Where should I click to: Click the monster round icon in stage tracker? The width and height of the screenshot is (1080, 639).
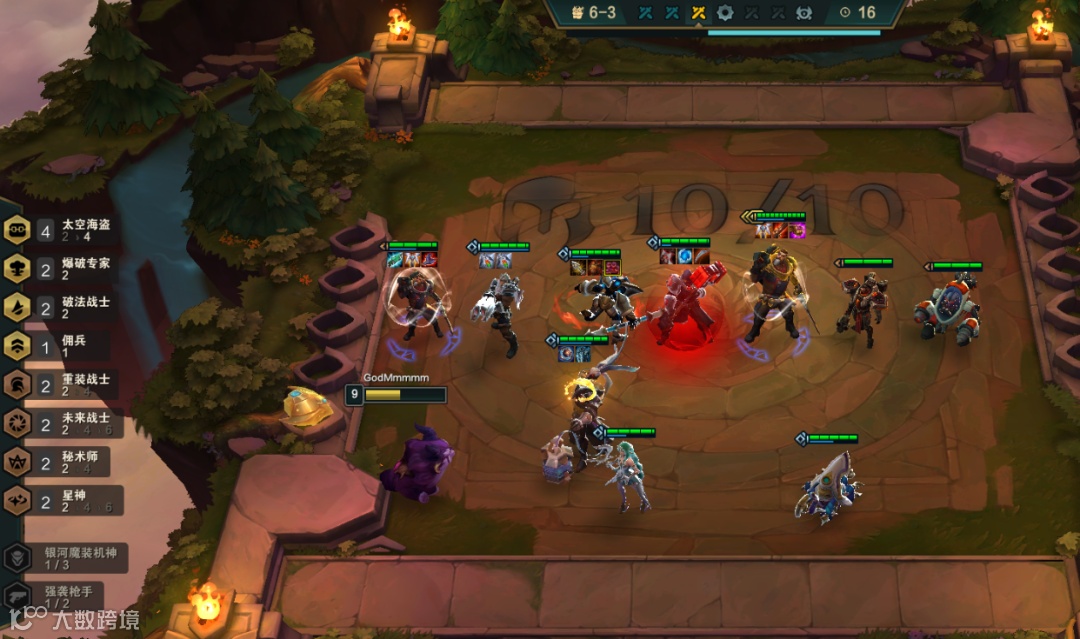point(804,13)
